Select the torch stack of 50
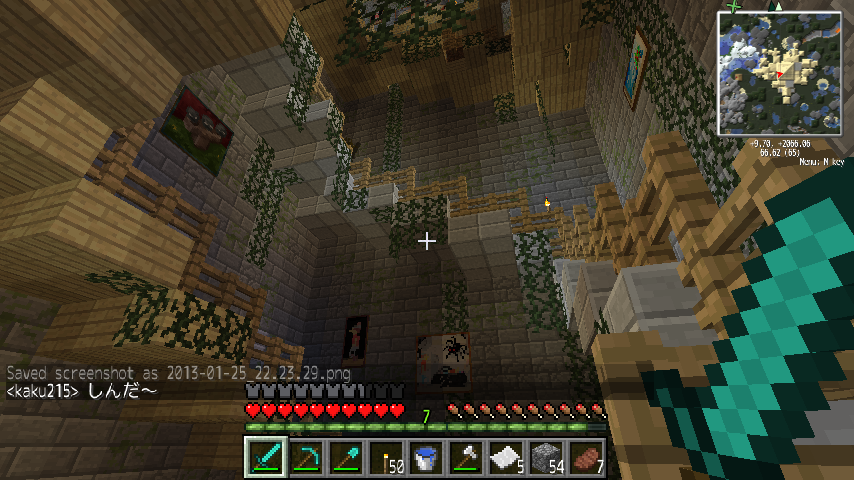 (386, 457)
